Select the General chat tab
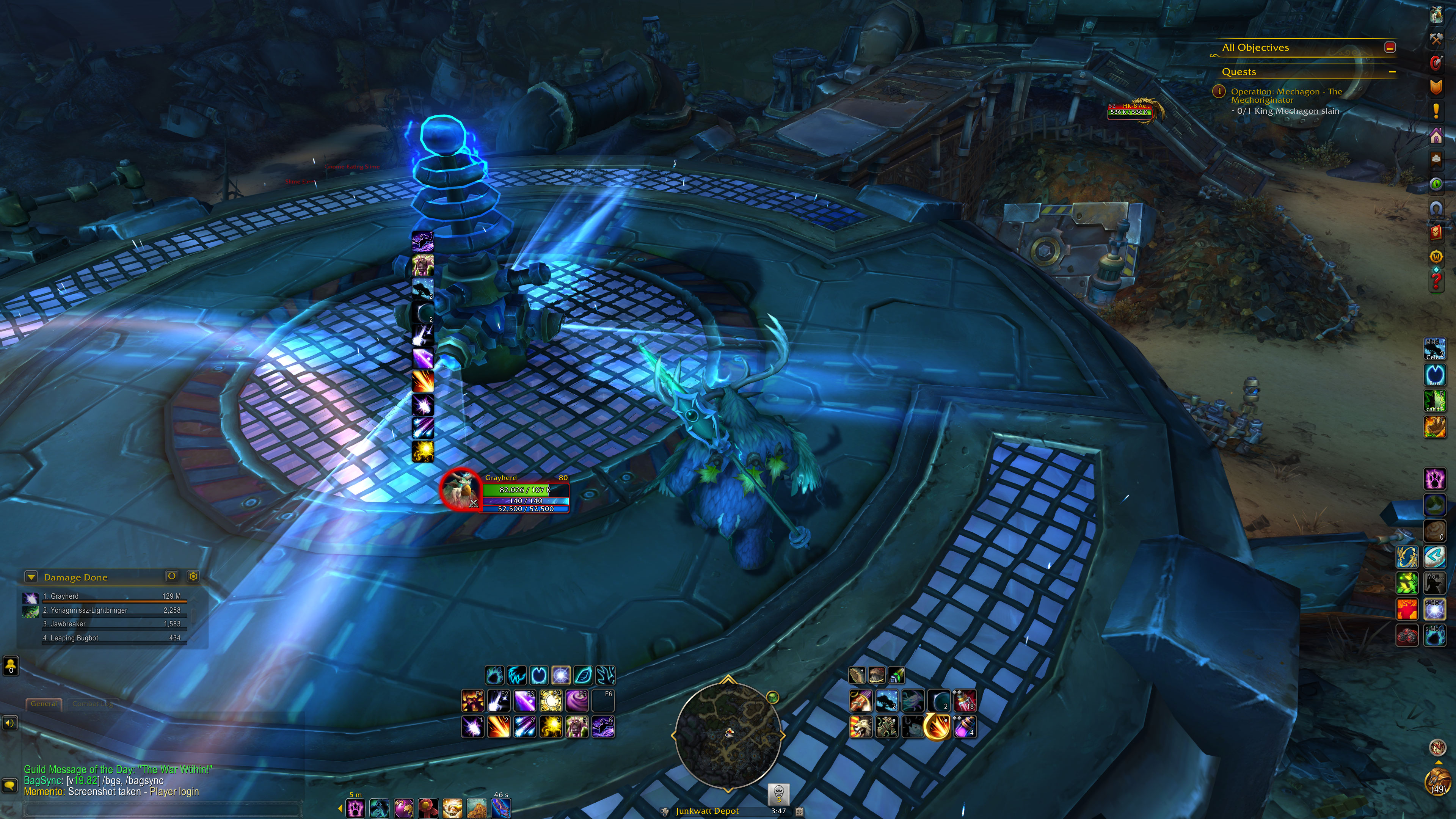This screenshot has width=1456, height=819. coord(44,704)
